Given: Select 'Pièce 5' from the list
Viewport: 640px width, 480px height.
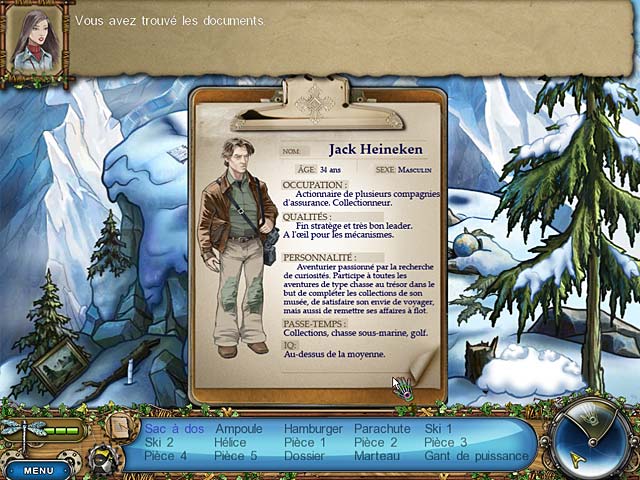Looking at the screenshot, I should [x=236, y=456].
